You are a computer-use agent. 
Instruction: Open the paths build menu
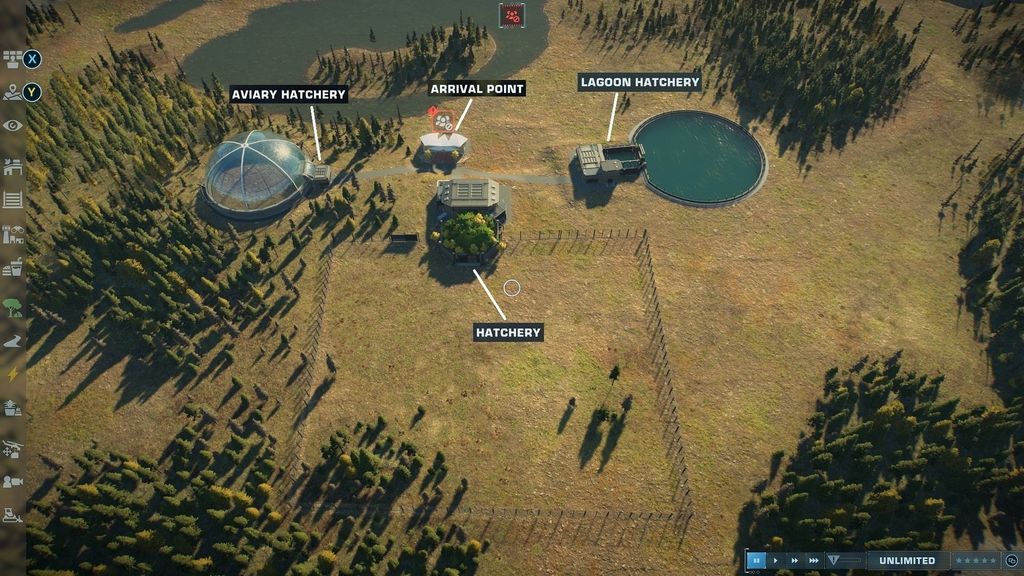(12, 341)
